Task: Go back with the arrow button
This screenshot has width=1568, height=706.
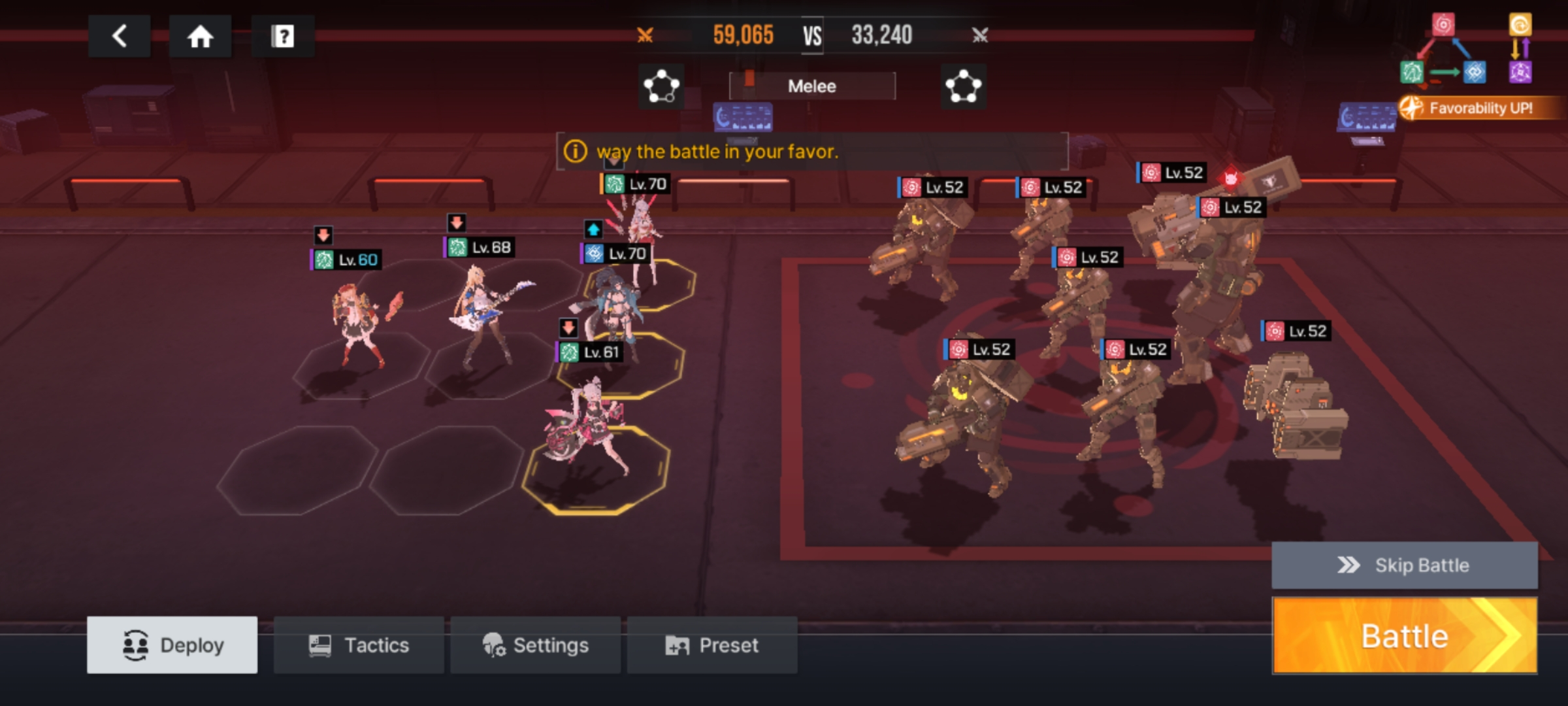Action: (119, 36)
